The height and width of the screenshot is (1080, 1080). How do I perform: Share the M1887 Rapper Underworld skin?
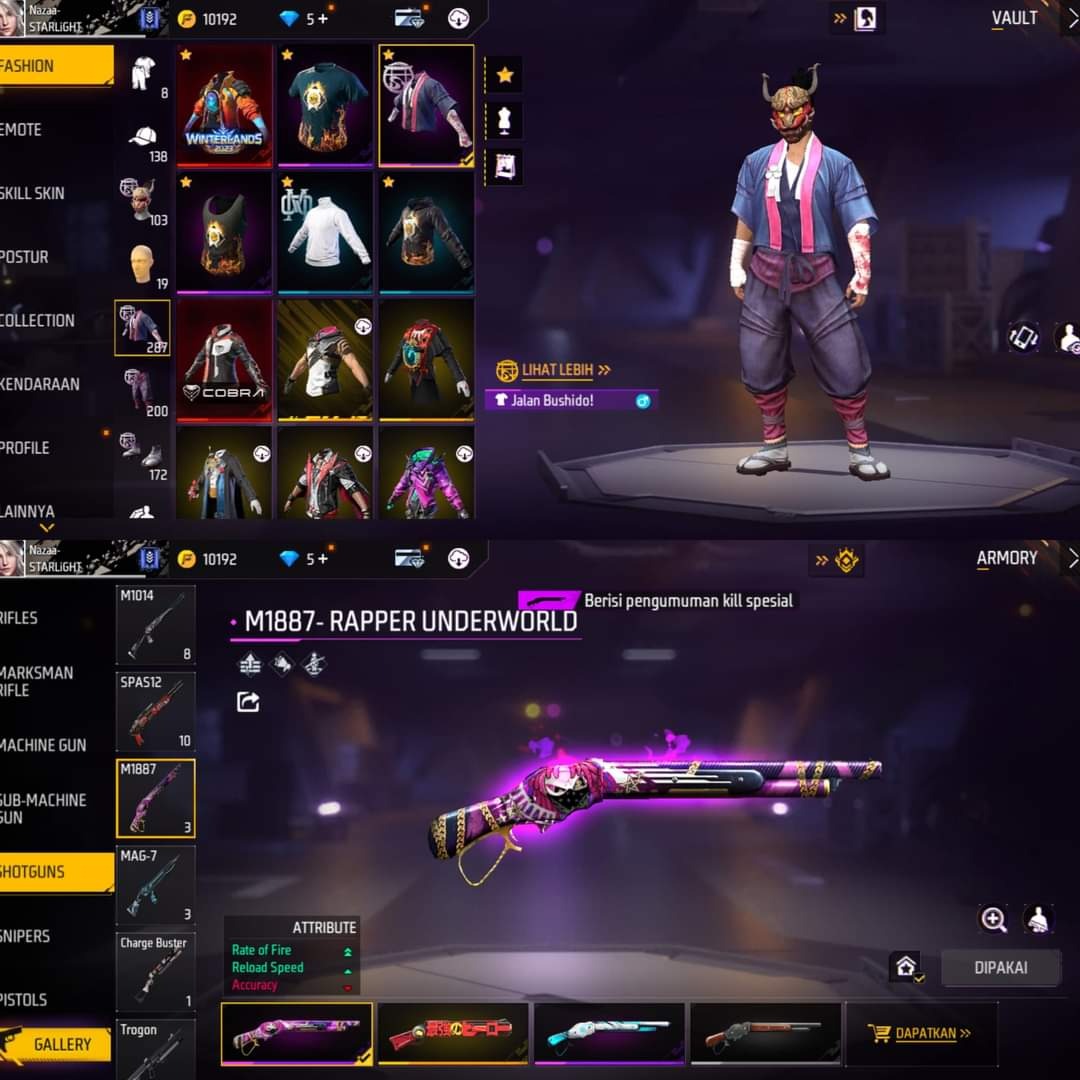248,702
